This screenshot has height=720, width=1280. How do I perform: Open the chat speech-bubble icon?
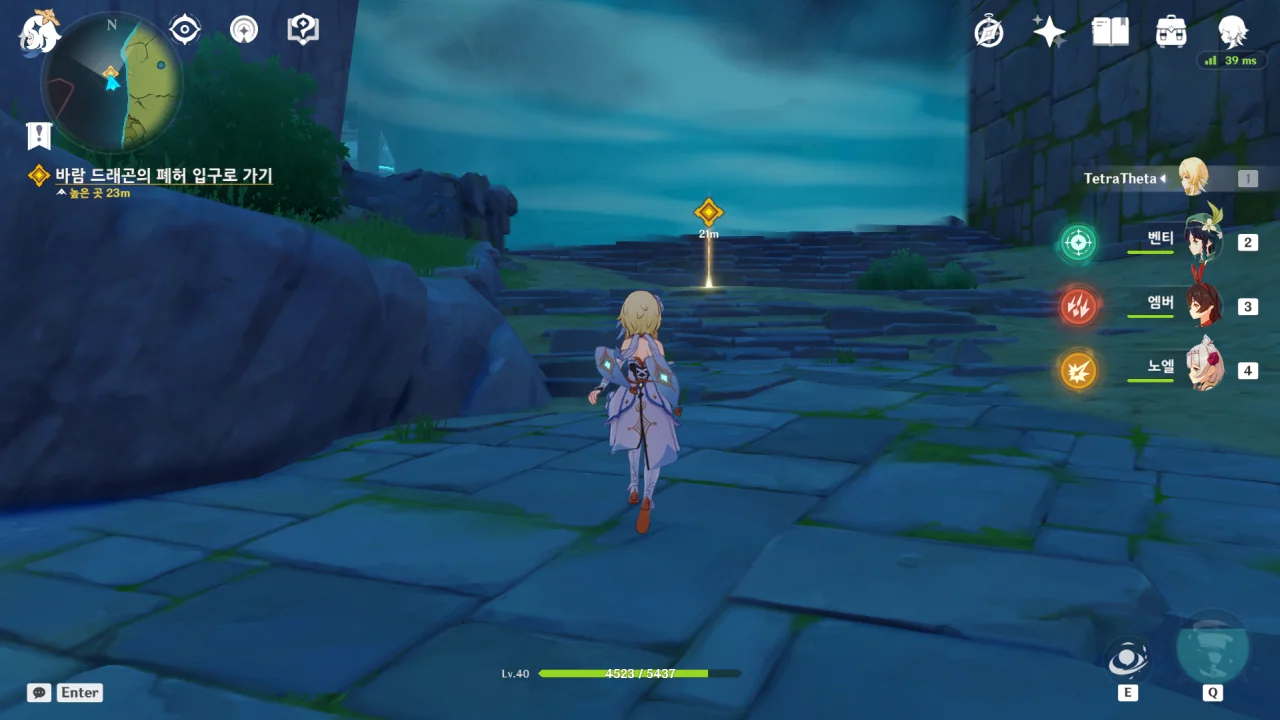coord(39,692)
